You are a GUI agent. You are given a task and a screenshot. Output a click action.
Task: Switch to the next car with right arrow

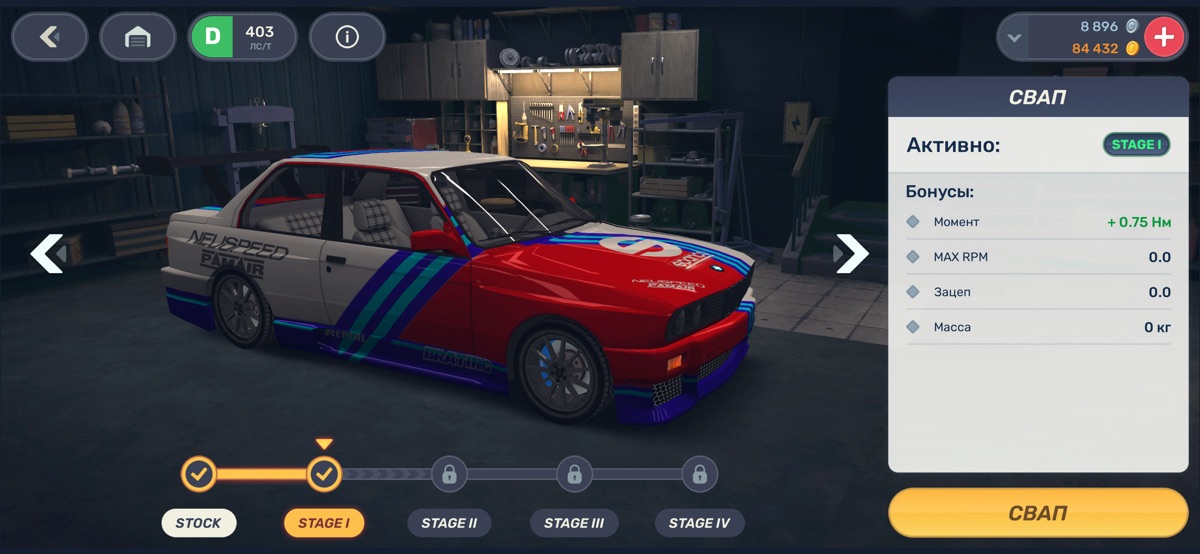[851, 254]
